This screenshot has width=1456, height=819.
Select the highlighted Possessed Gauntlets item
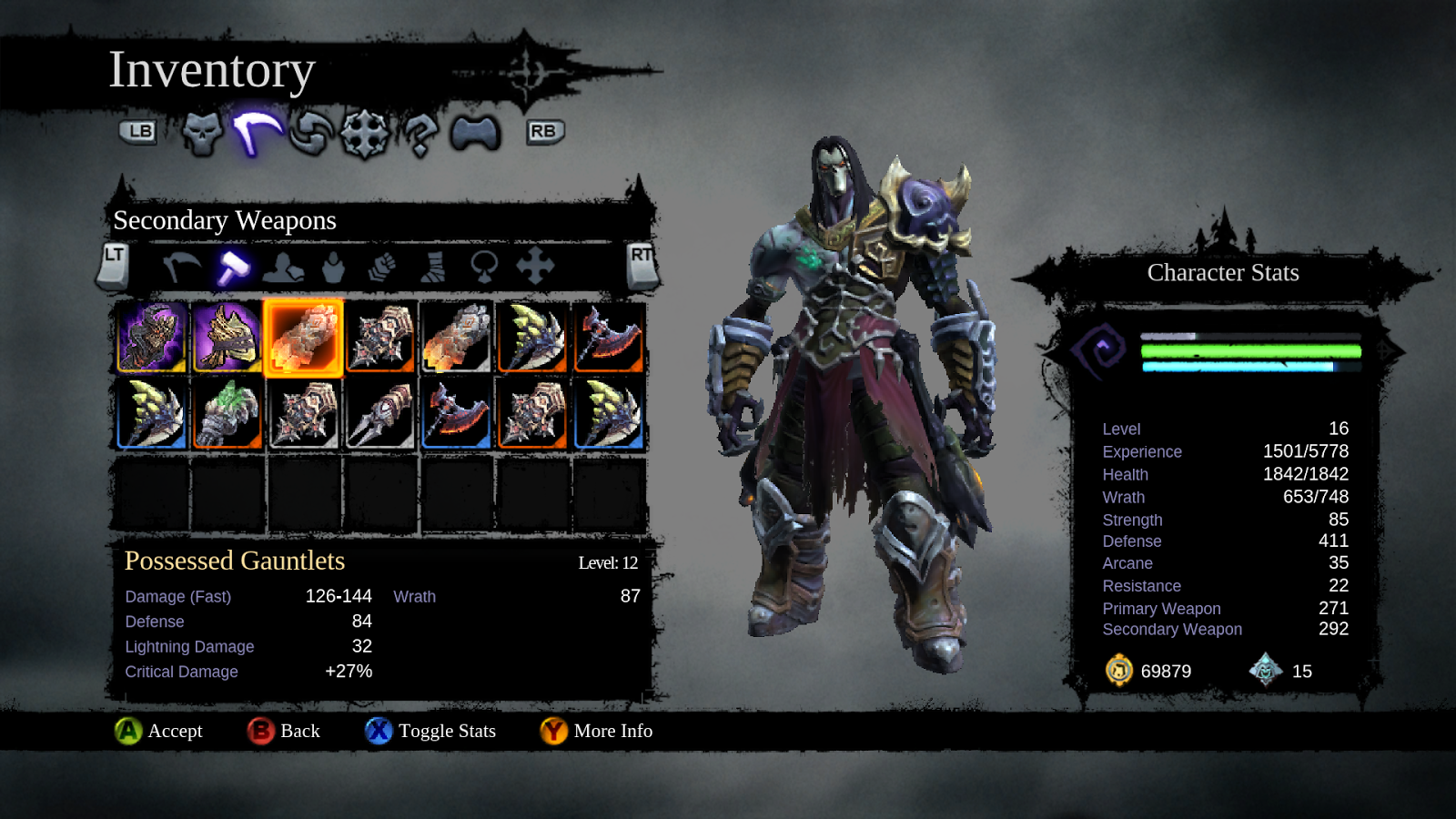pyautogui.click(x=303, y=339)
